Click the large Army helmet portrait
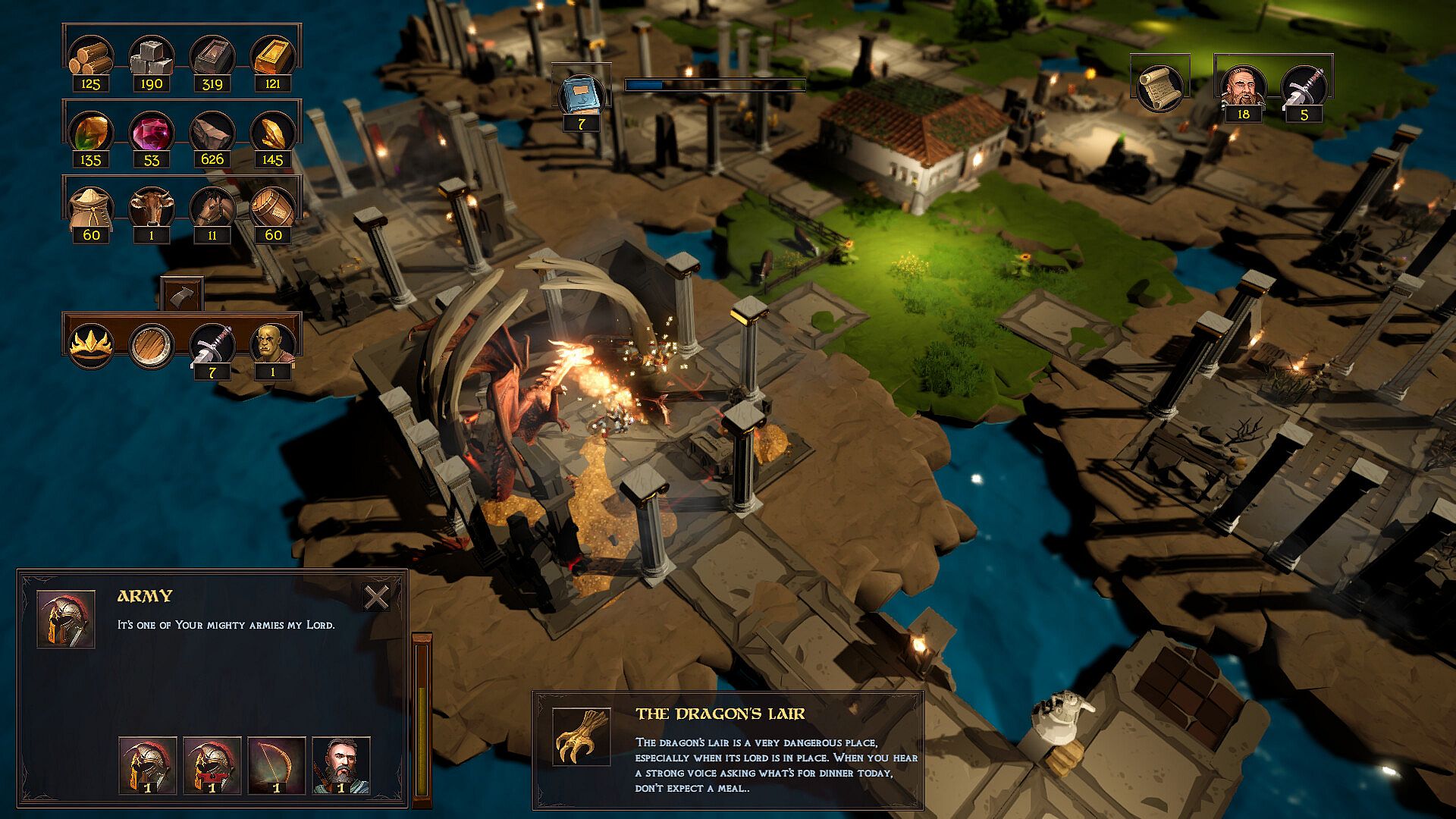1456x819 pixels. tap(66, 619)
